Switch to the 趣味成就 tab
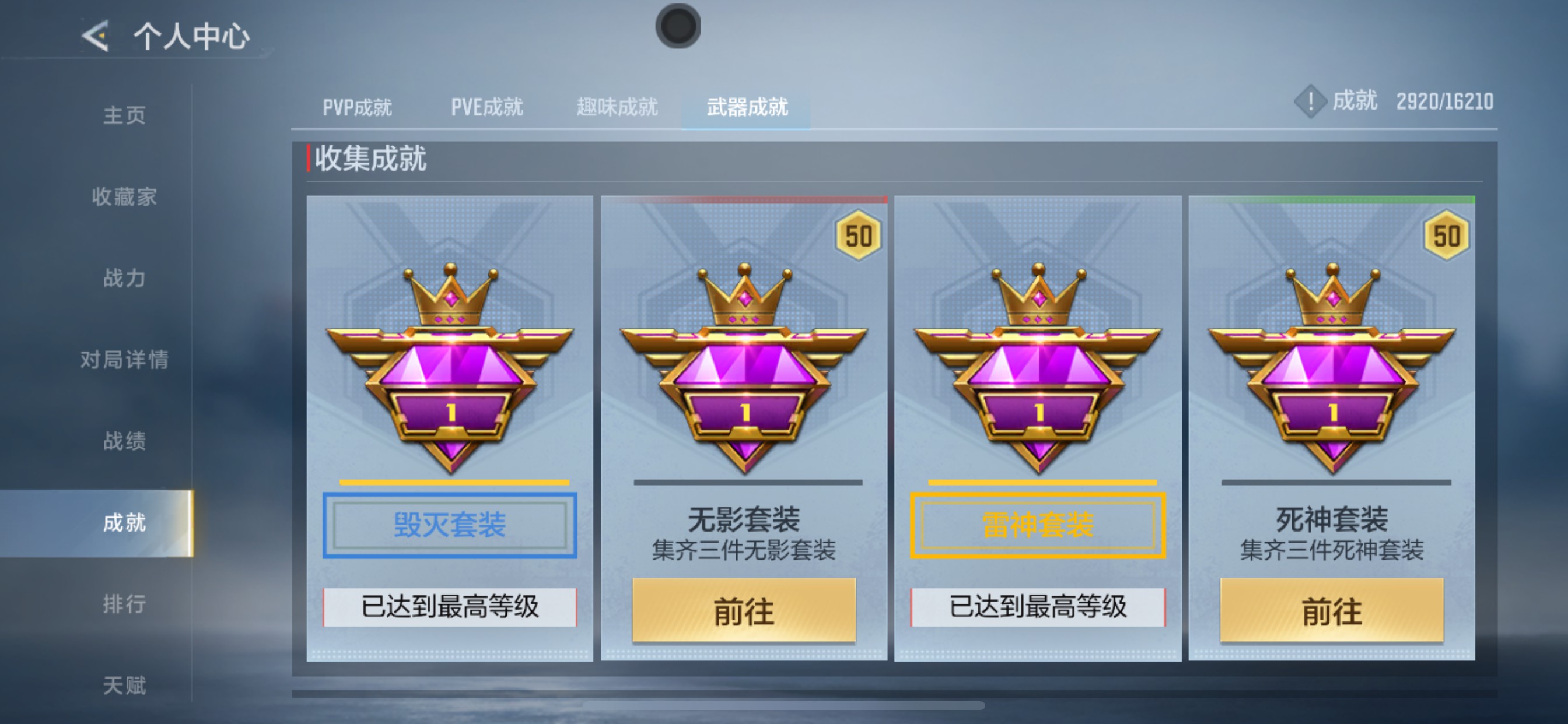The image size is (1568, 724). click(x=617, y=107)
